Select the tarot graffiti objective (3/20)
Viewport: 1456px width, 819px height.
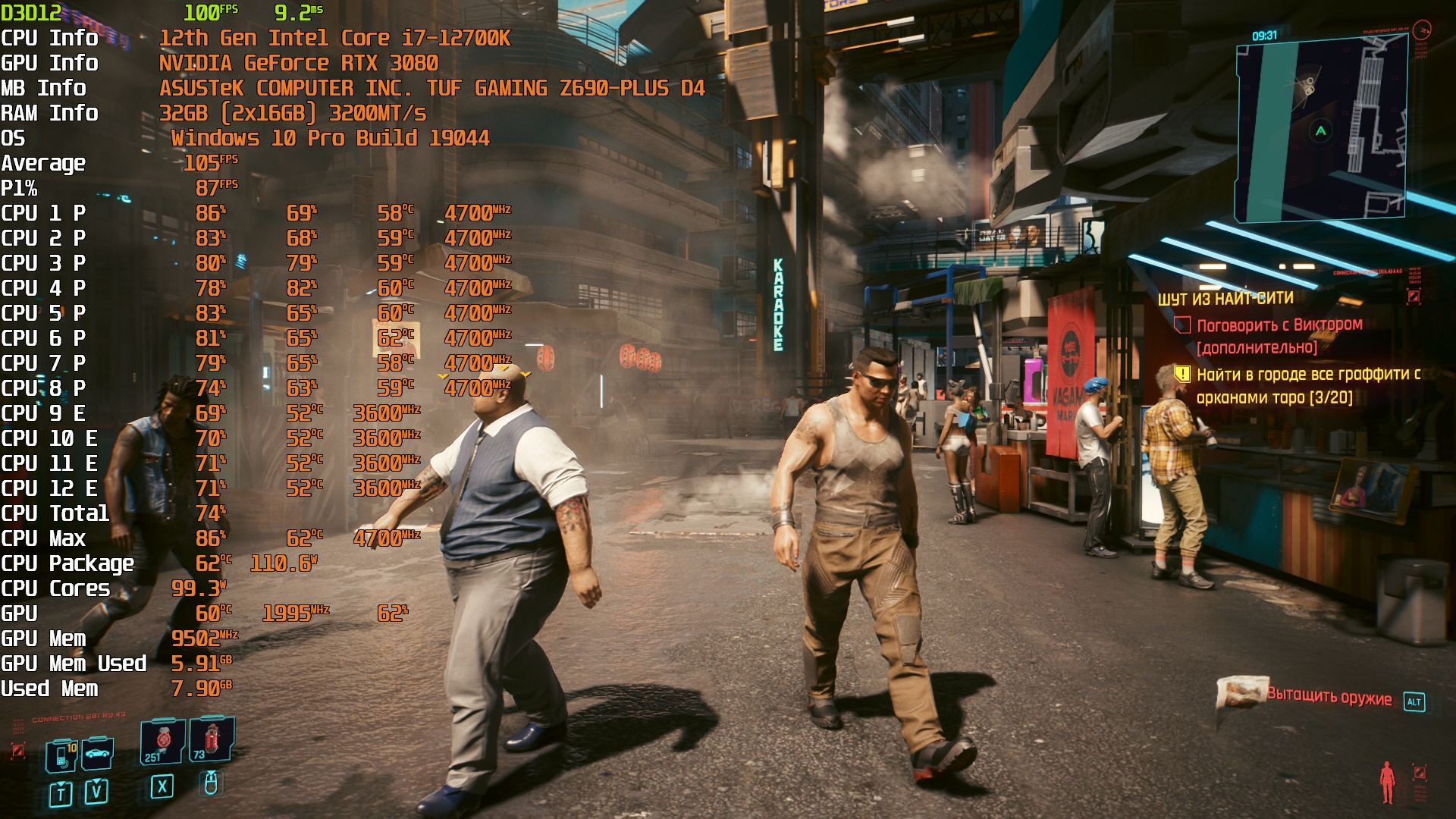tap(1307, 385)
